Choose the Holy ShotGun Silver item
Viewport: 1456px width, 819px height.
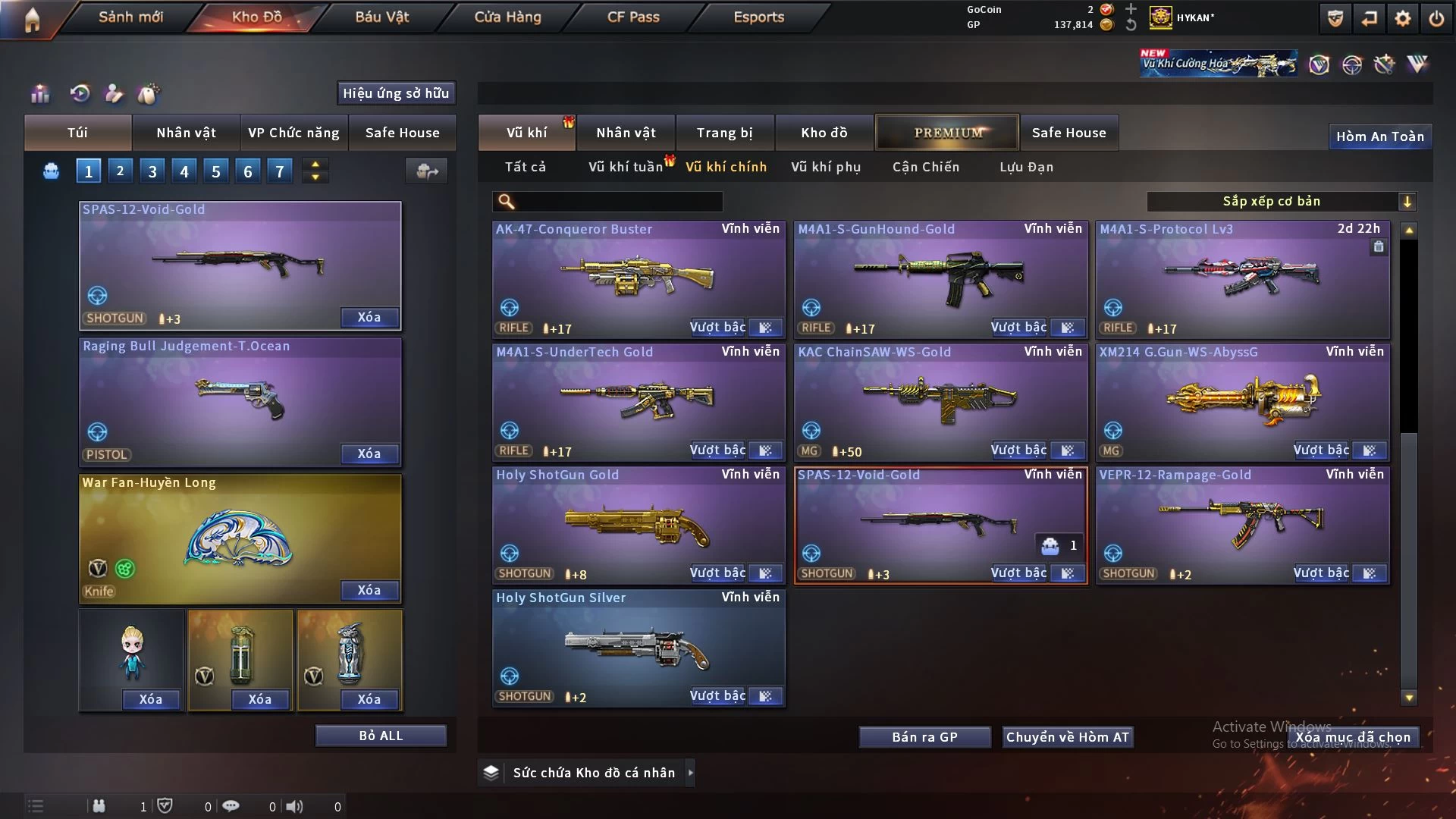coord(639,646)
